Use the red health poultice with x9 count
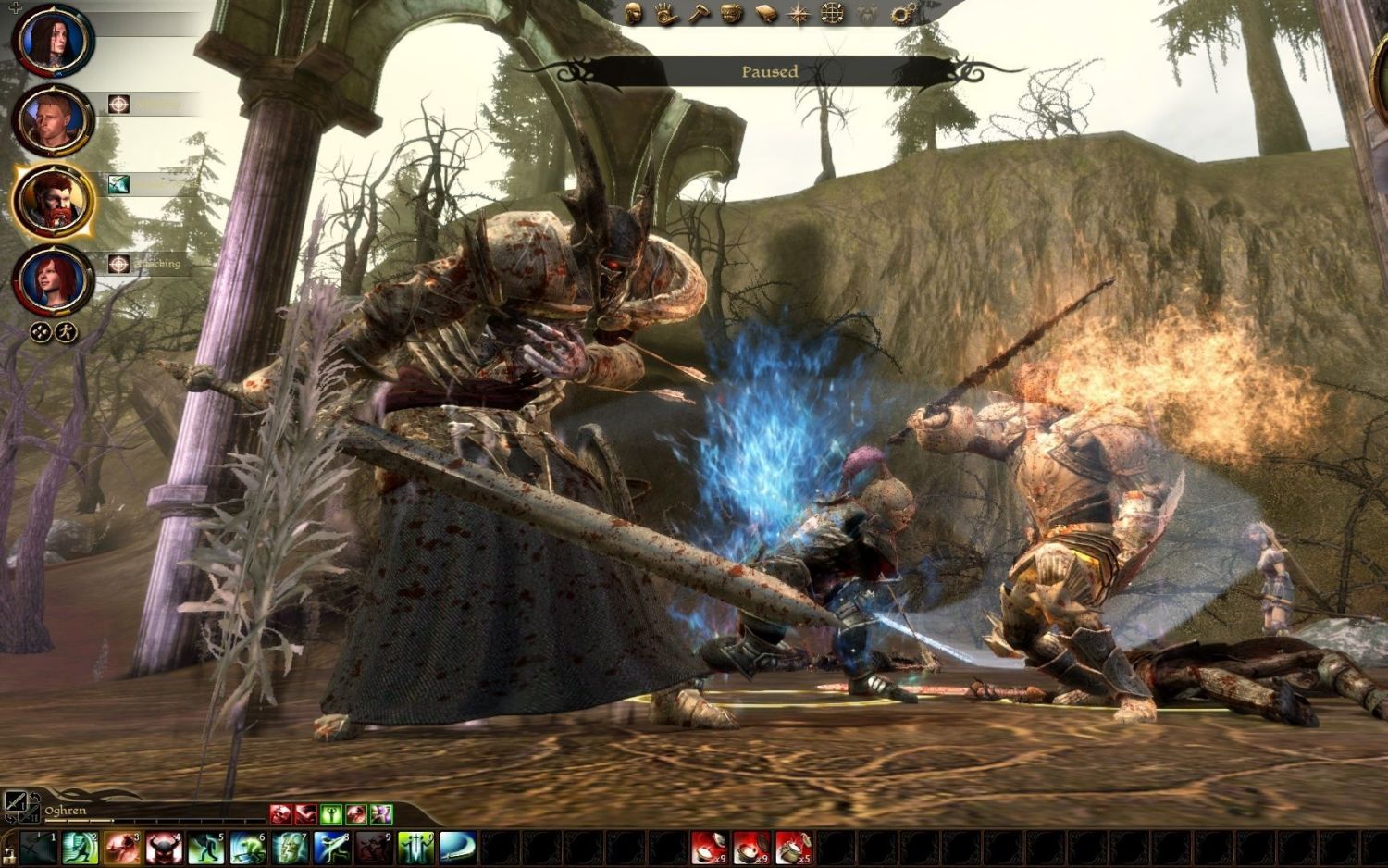Viewport: 1388px width, 868px height. click(x=709, y=848)
